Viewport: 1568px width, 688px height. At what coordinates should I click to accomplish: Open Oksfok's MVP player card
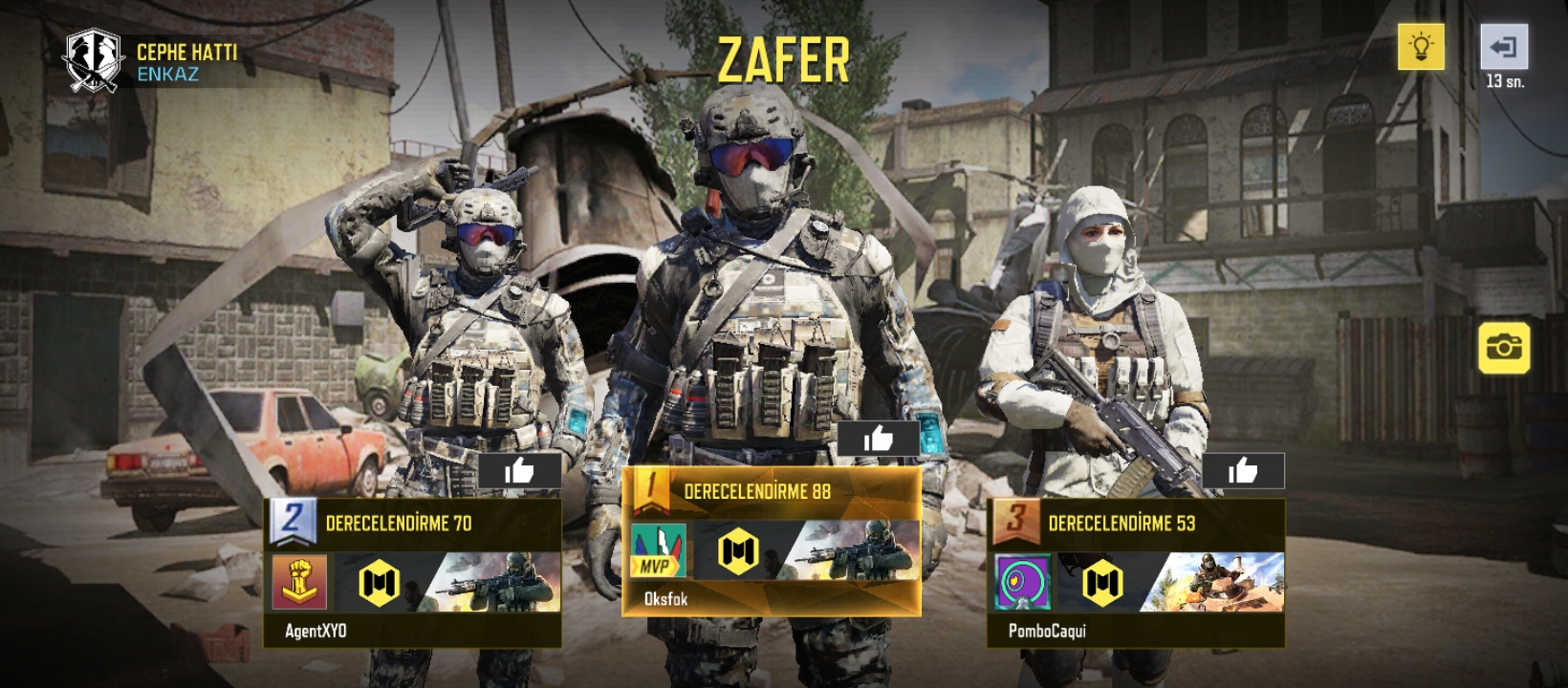772,542
